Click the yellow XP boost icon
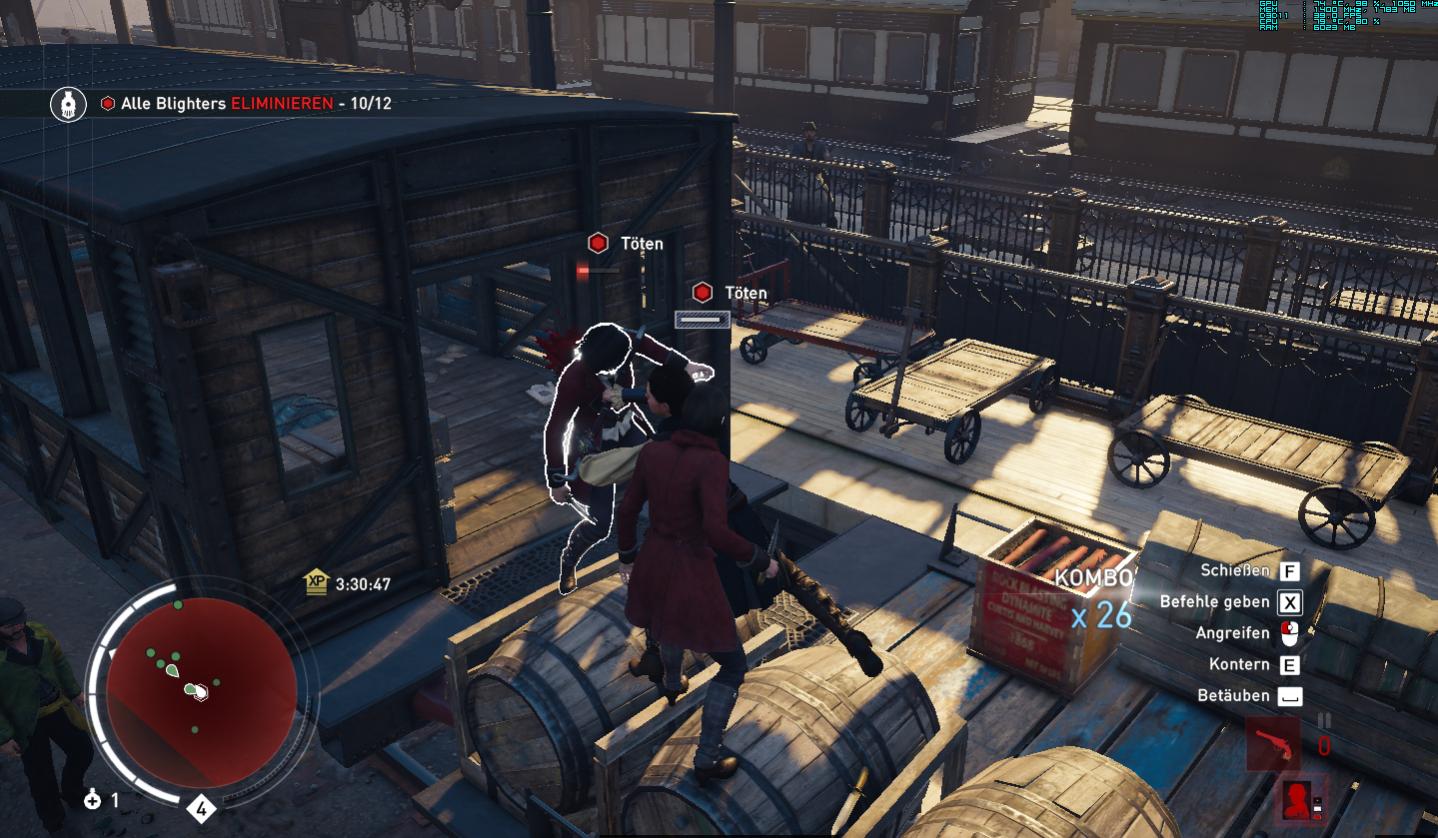This screenshot has height=838, width=1438. (x=317, y=583)
